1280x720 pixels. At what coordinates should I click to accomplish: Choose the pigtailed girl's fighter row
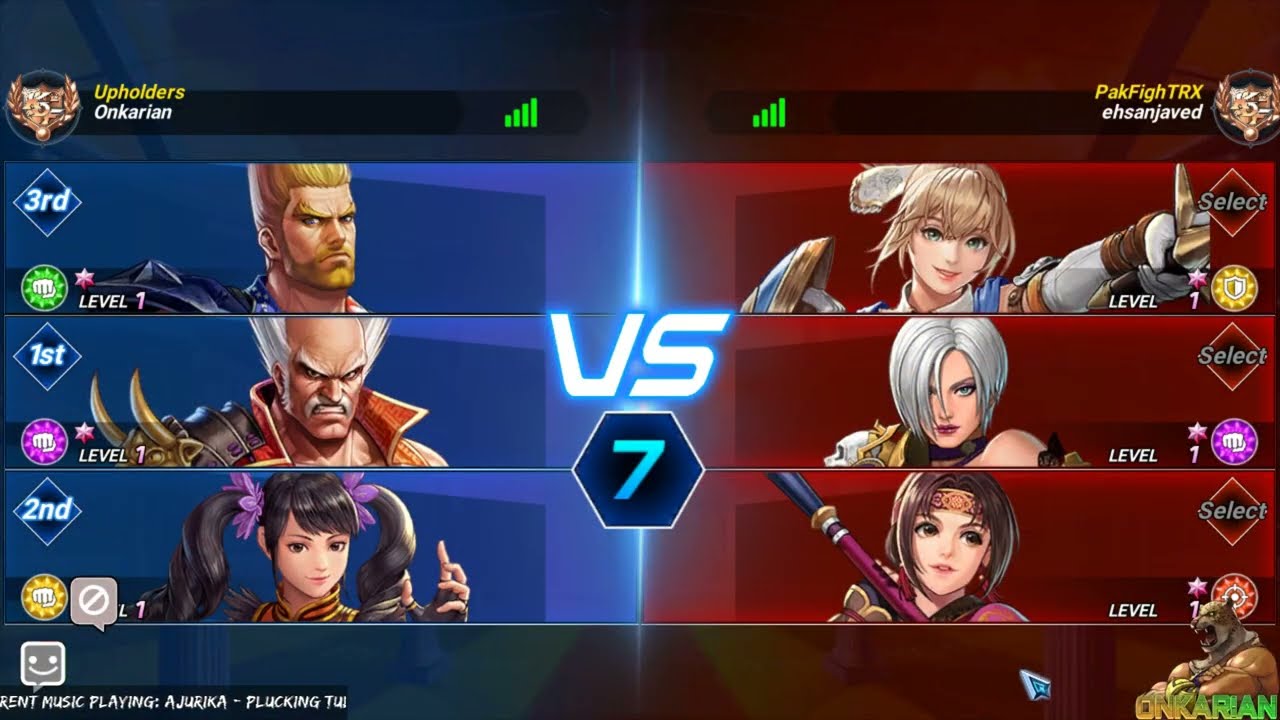coord(320,548)
